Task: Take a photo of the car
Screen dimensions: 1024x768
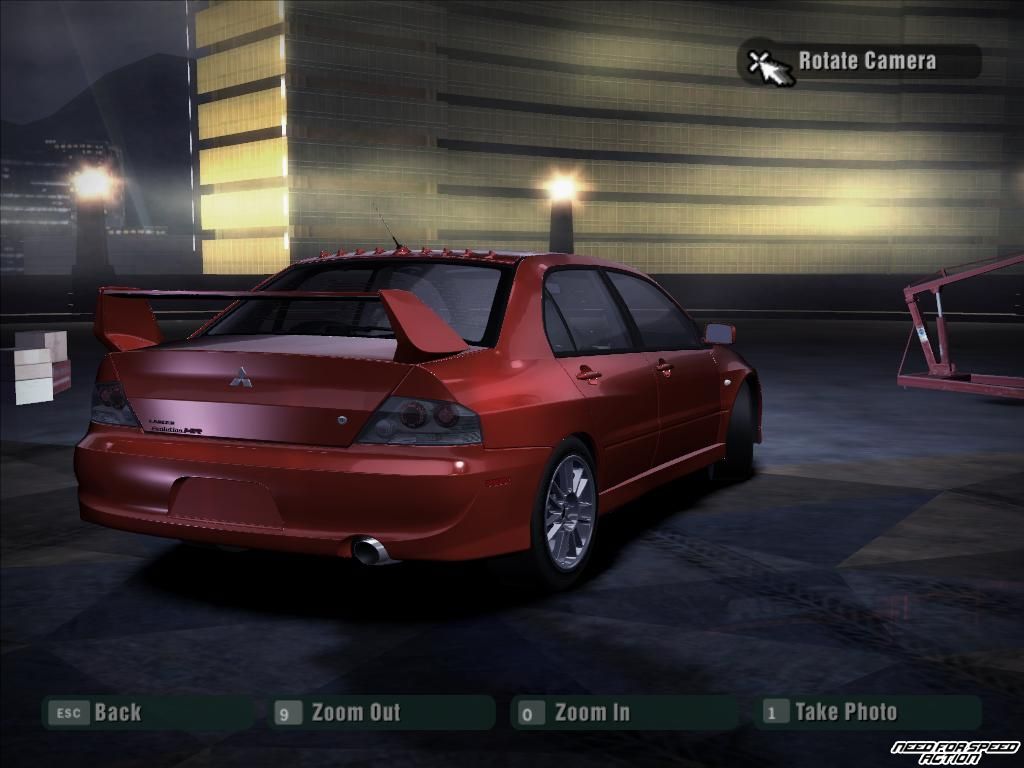Action: tap(845, 712)
